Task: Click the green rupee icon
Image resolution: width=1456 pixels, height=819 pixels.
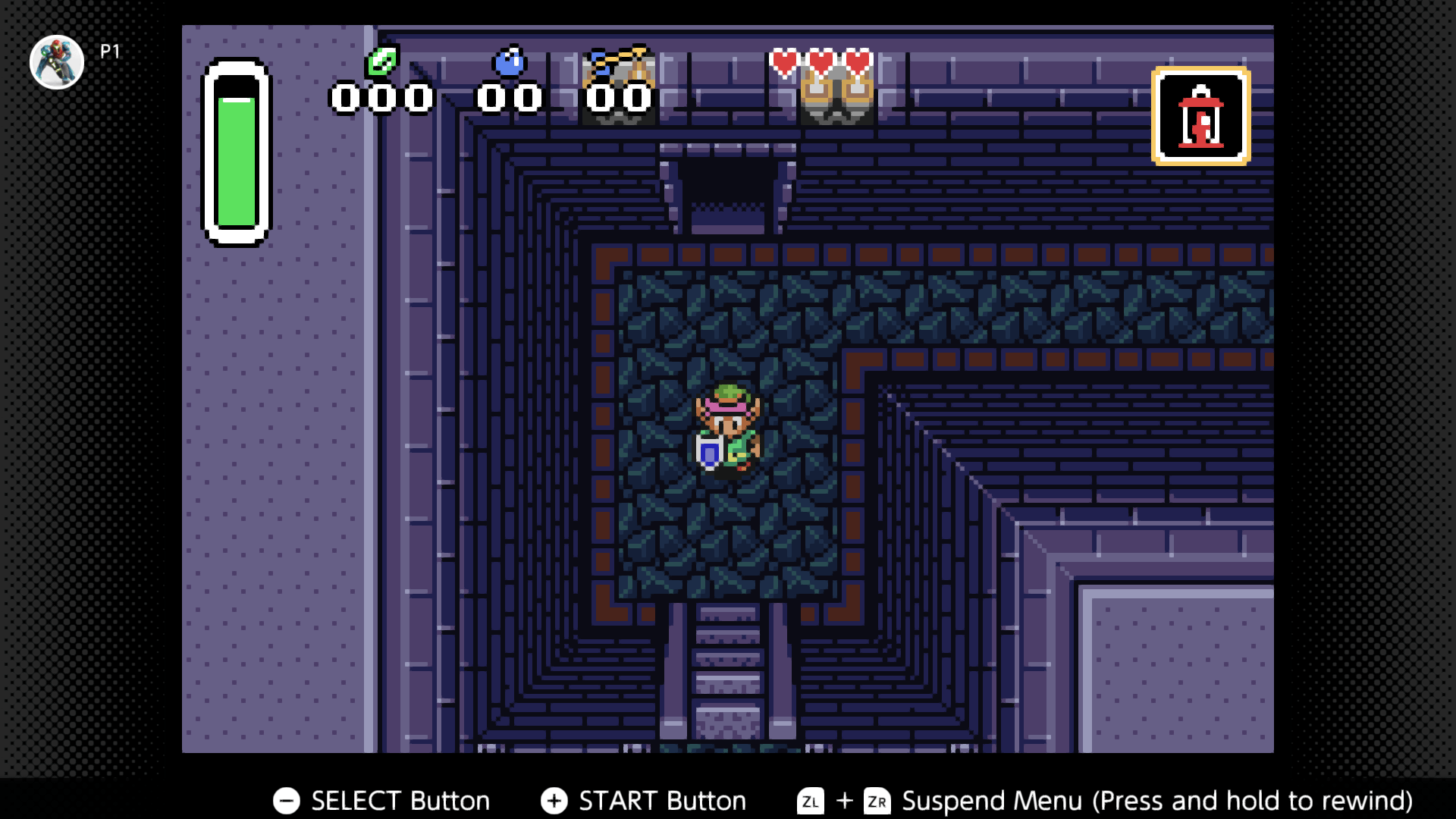Action: 382,61
